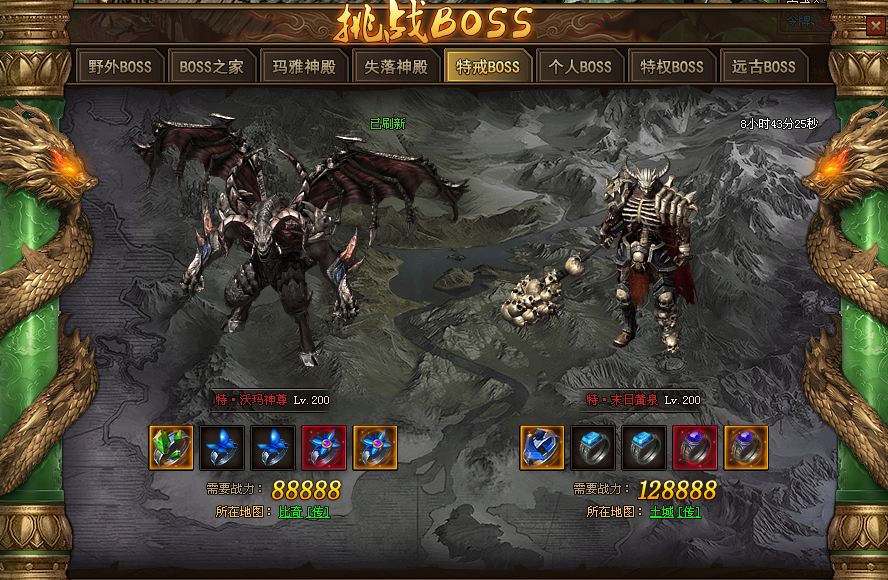Select the gold-framed blue gem reward
Screen dimensions: 888x580
pyautogui.click(x=542, y=447)
